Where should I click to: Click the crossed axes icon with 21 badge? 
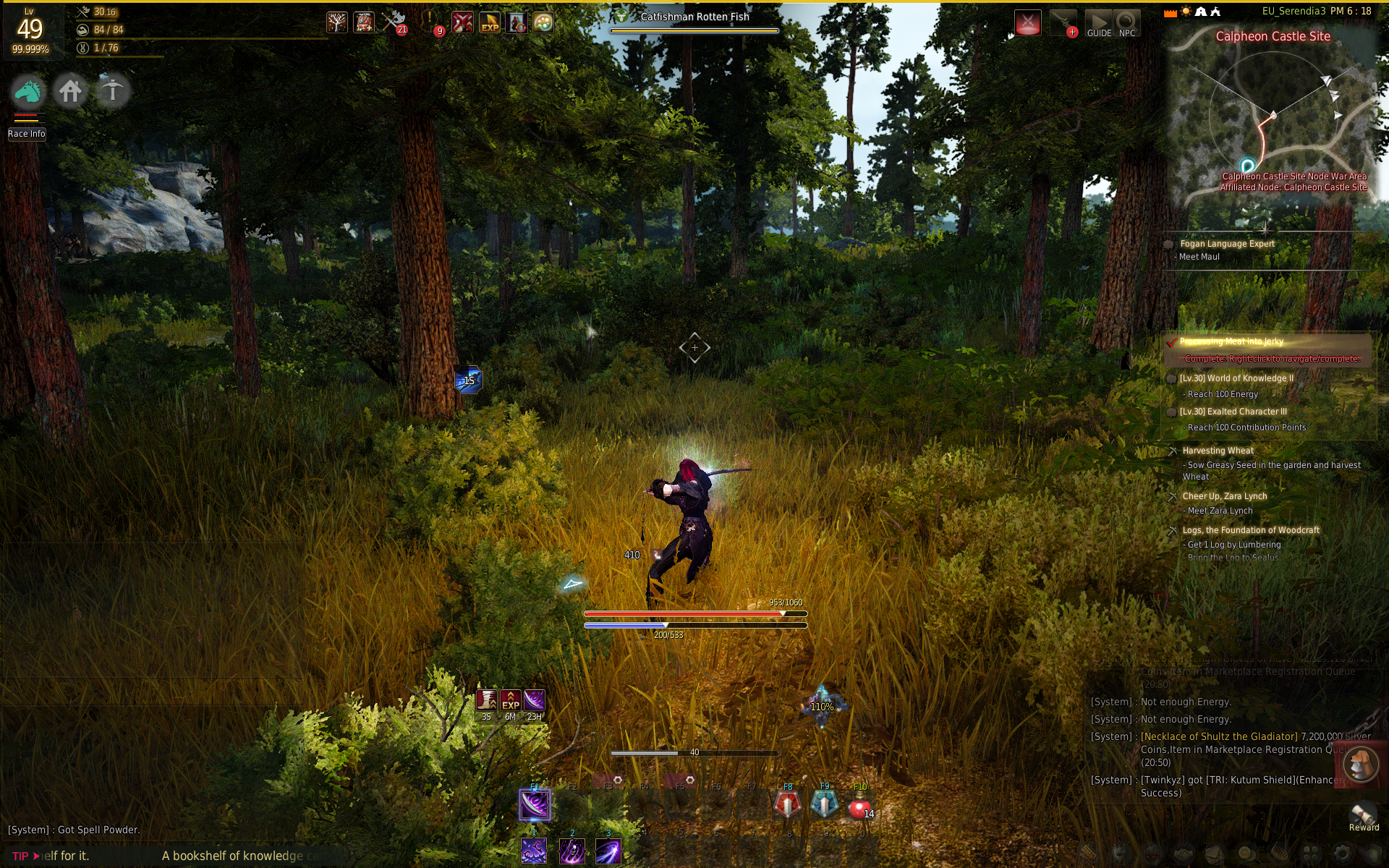tap(394, 22)
